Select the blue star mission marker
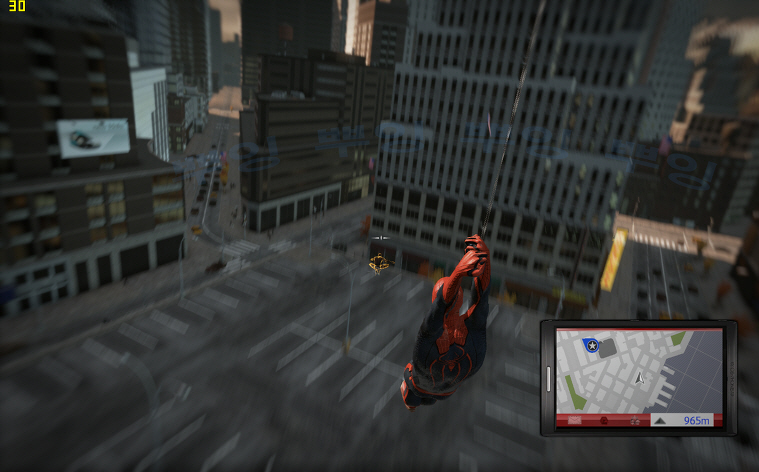This screenshot has height=472, width=759. pos(591,346)
